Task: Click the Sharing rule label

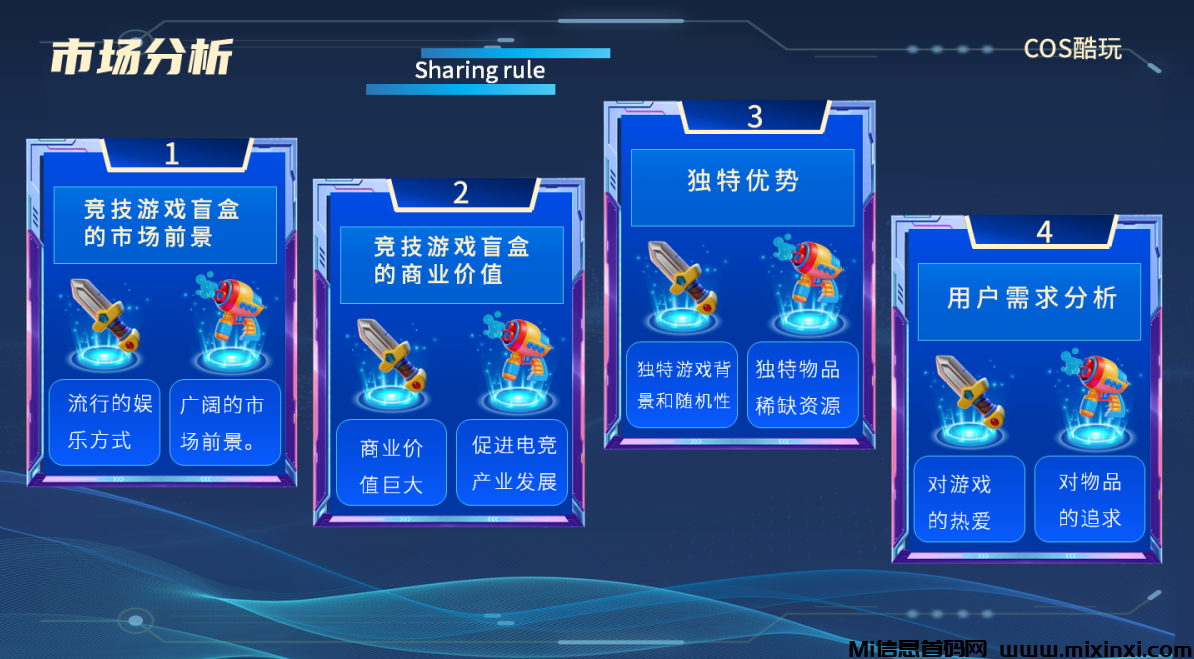Action: tap(480, 70)
